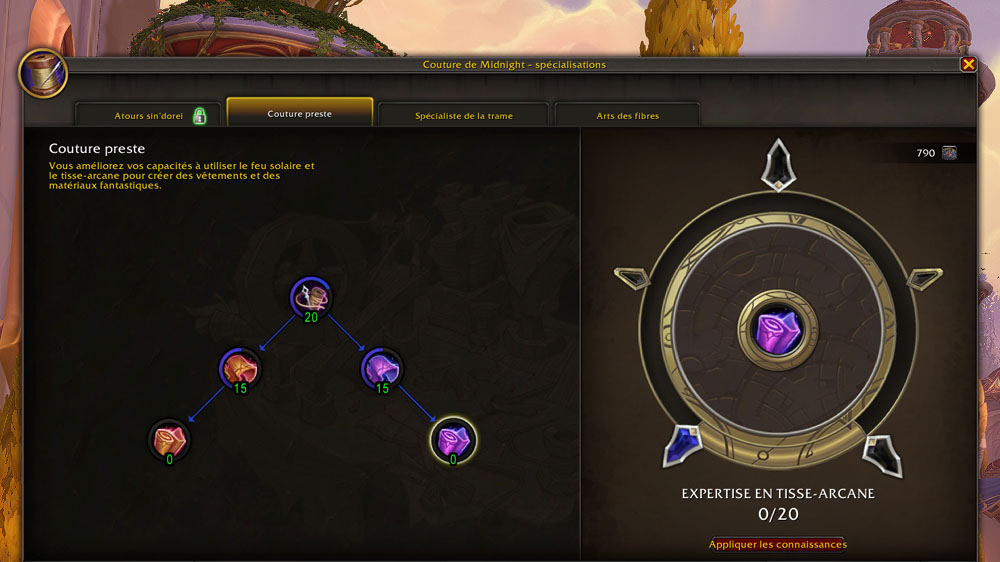Screen dimensions: 1000x562
Task: Click the knowledge currency icon beside 790
Action: (x=949, y=153)
